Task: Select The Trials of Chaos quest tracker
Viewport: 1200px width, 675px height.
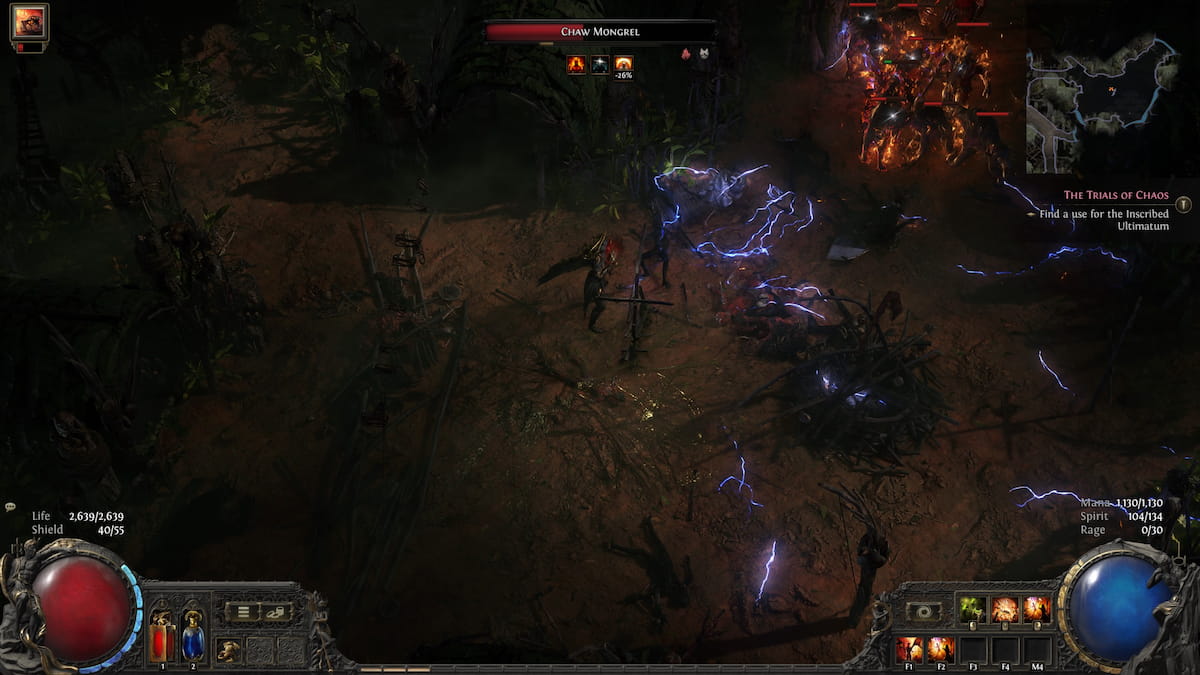Action: [1116, 195]
